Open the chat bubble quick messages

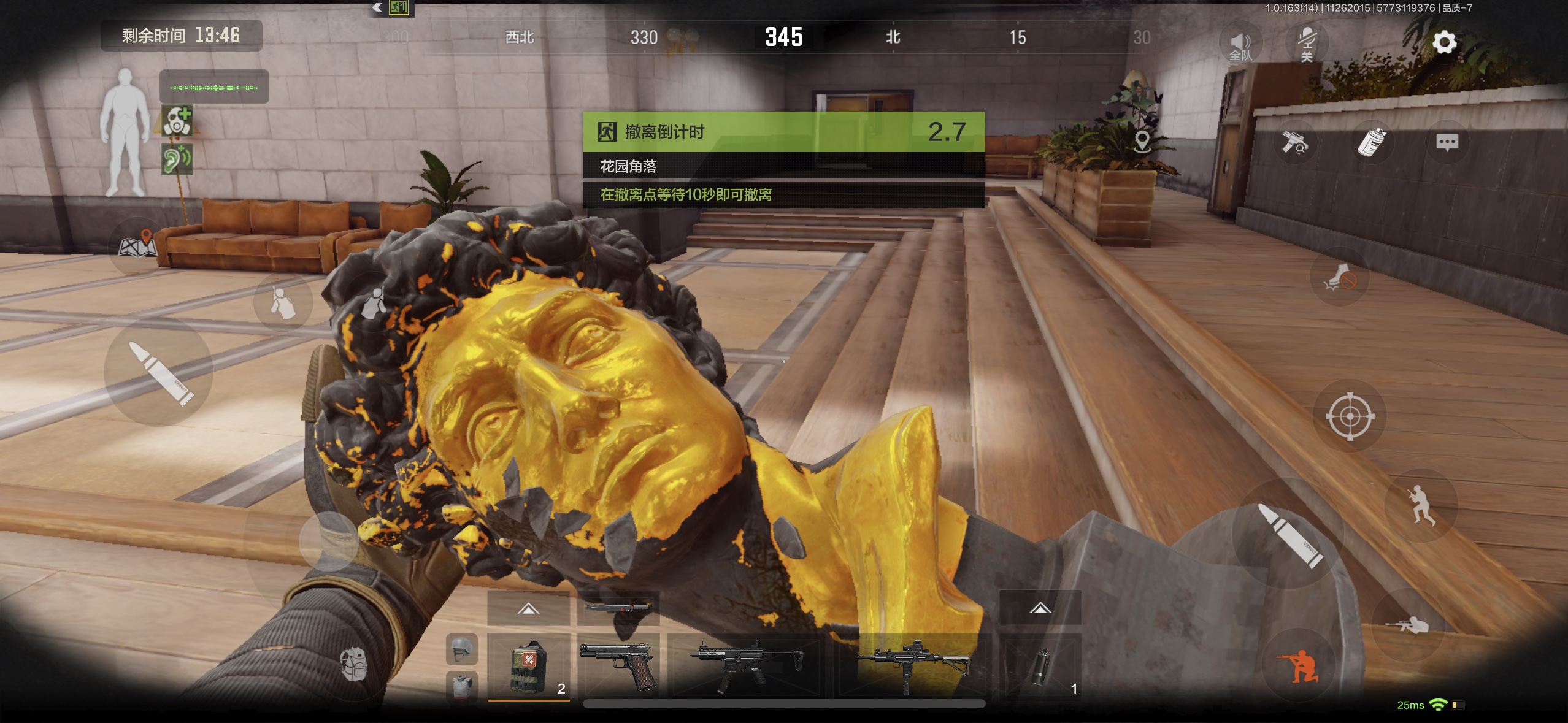pyautogui.click(x=1447, y=143)
